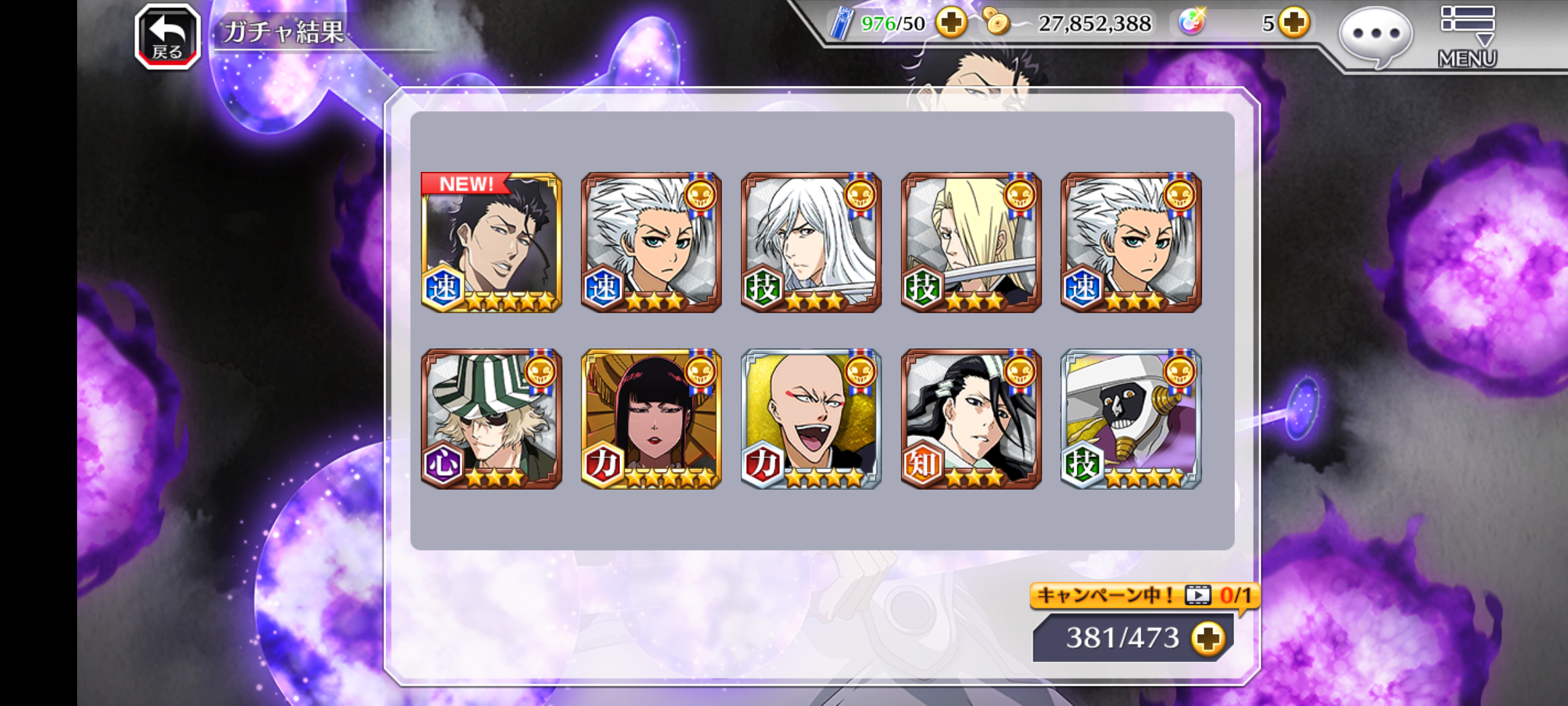
Task: Open the MENU dropdown
Action: pos(1467,37)
